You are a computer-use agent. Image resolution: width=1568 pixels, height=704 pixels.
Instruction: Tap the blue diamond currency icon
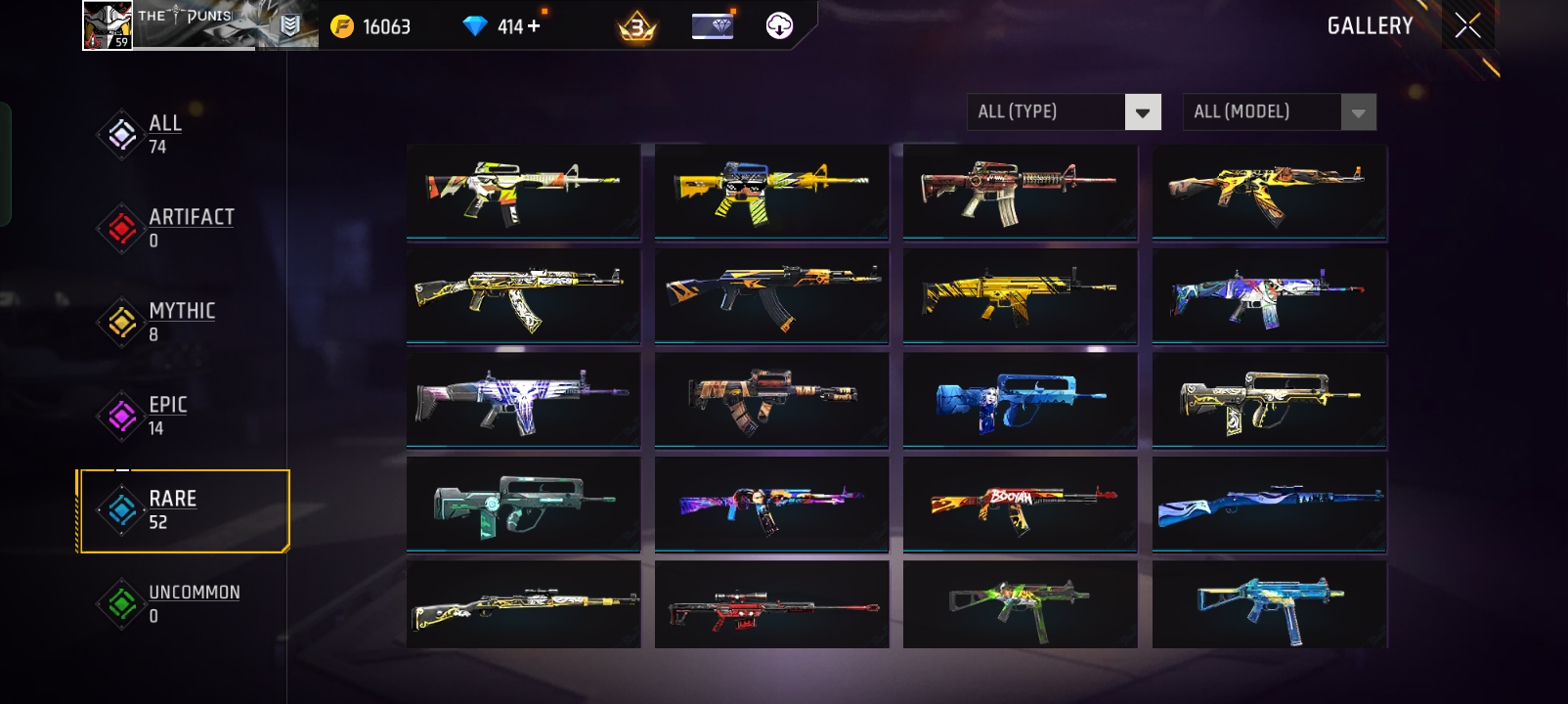pyautogui.click(x=476, y=24)
